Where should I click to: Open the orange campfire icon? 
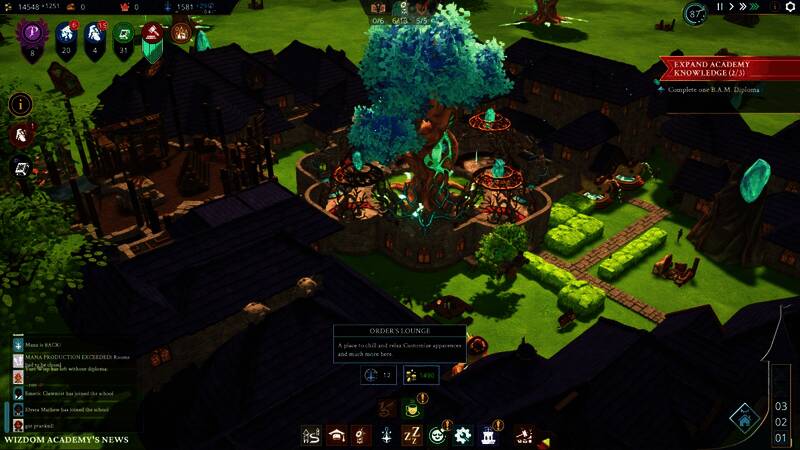[x=181, y=33]
